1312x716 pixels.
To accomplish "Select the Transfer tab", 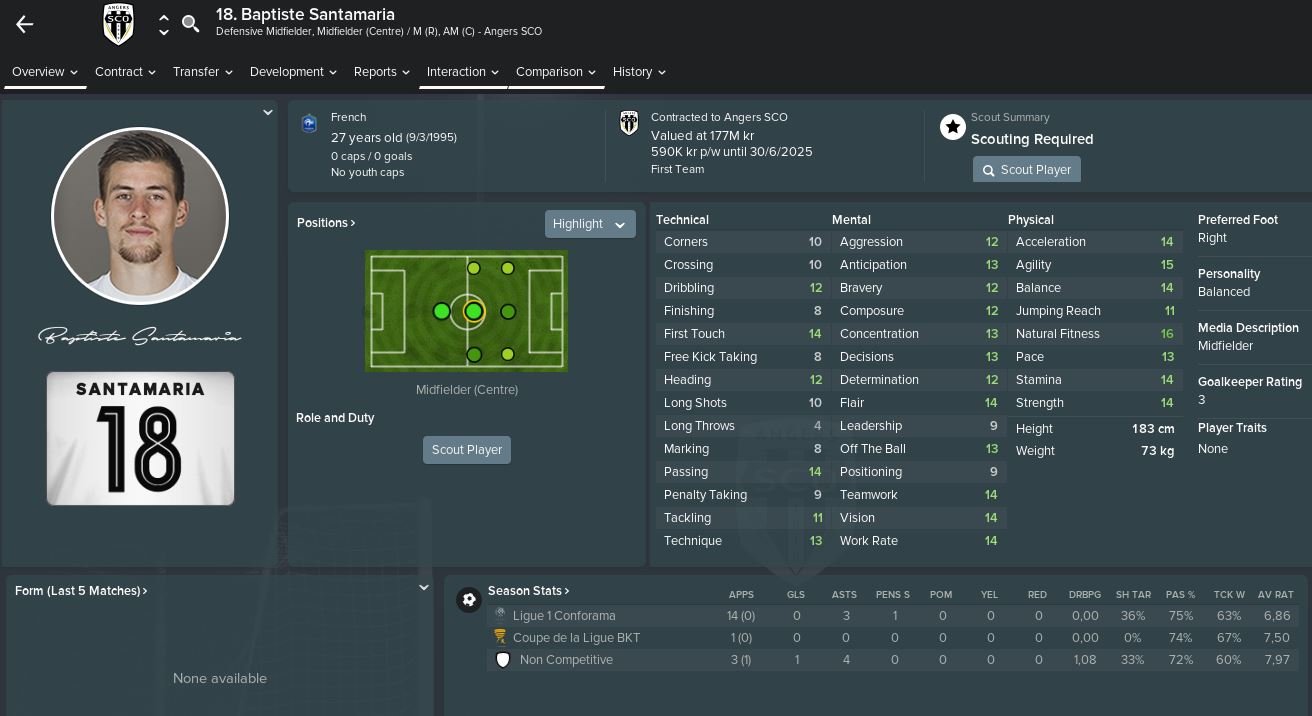I will 202,72.
